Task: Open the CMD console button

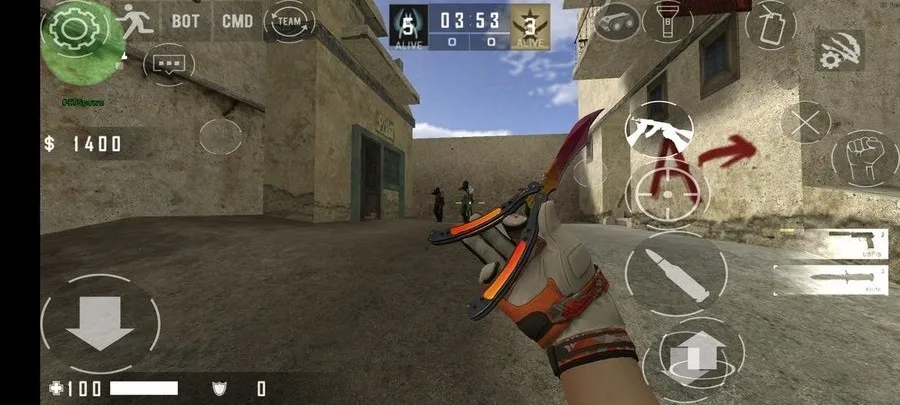Action: [x=237, y=20]
